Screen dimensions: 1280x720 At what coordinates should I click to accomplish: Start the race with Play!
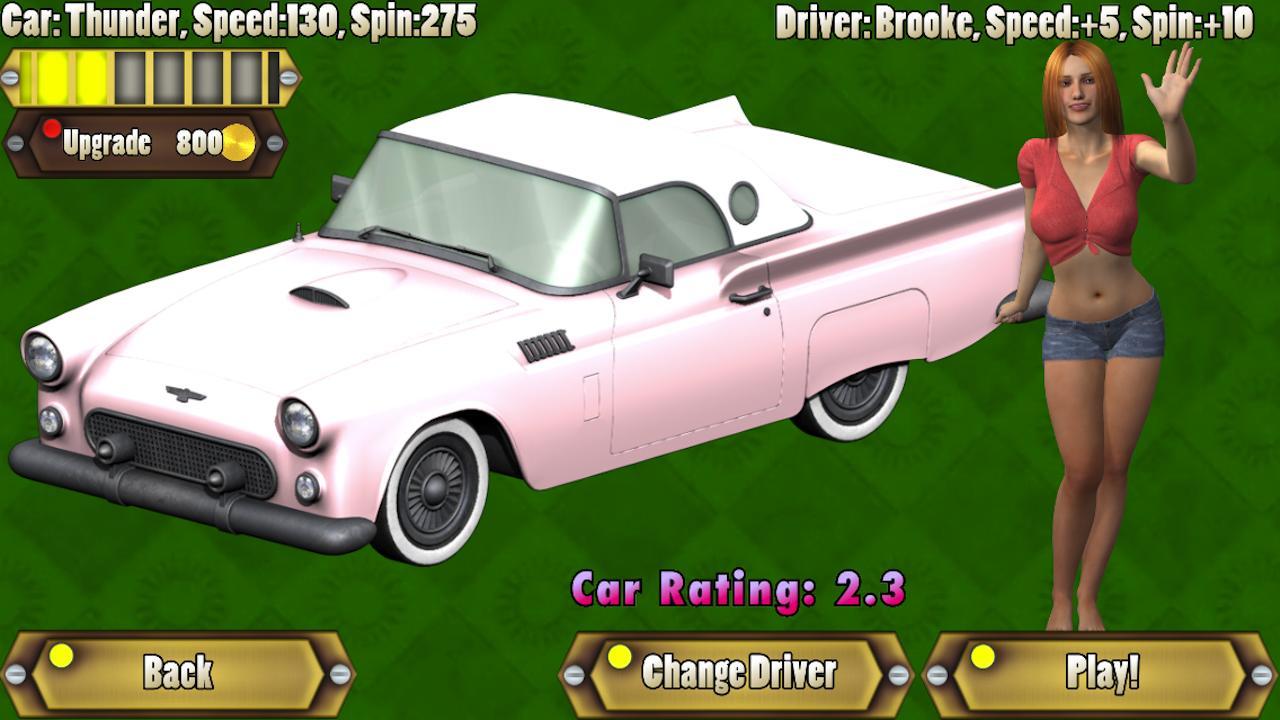coord(1101,673)
